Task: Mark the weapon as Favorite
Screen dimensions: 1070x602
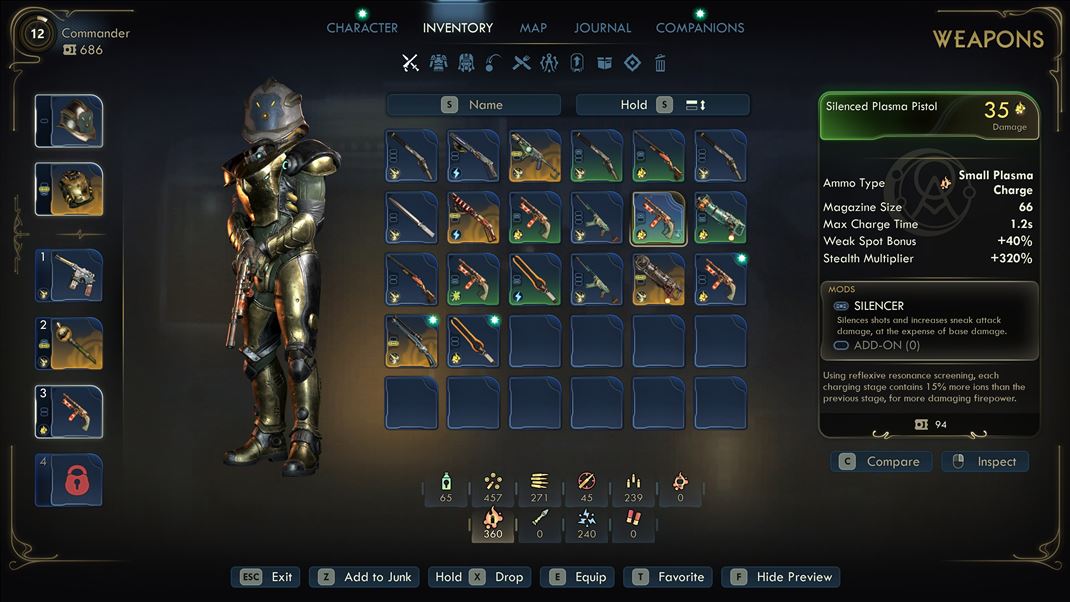Action: [668, 577]
